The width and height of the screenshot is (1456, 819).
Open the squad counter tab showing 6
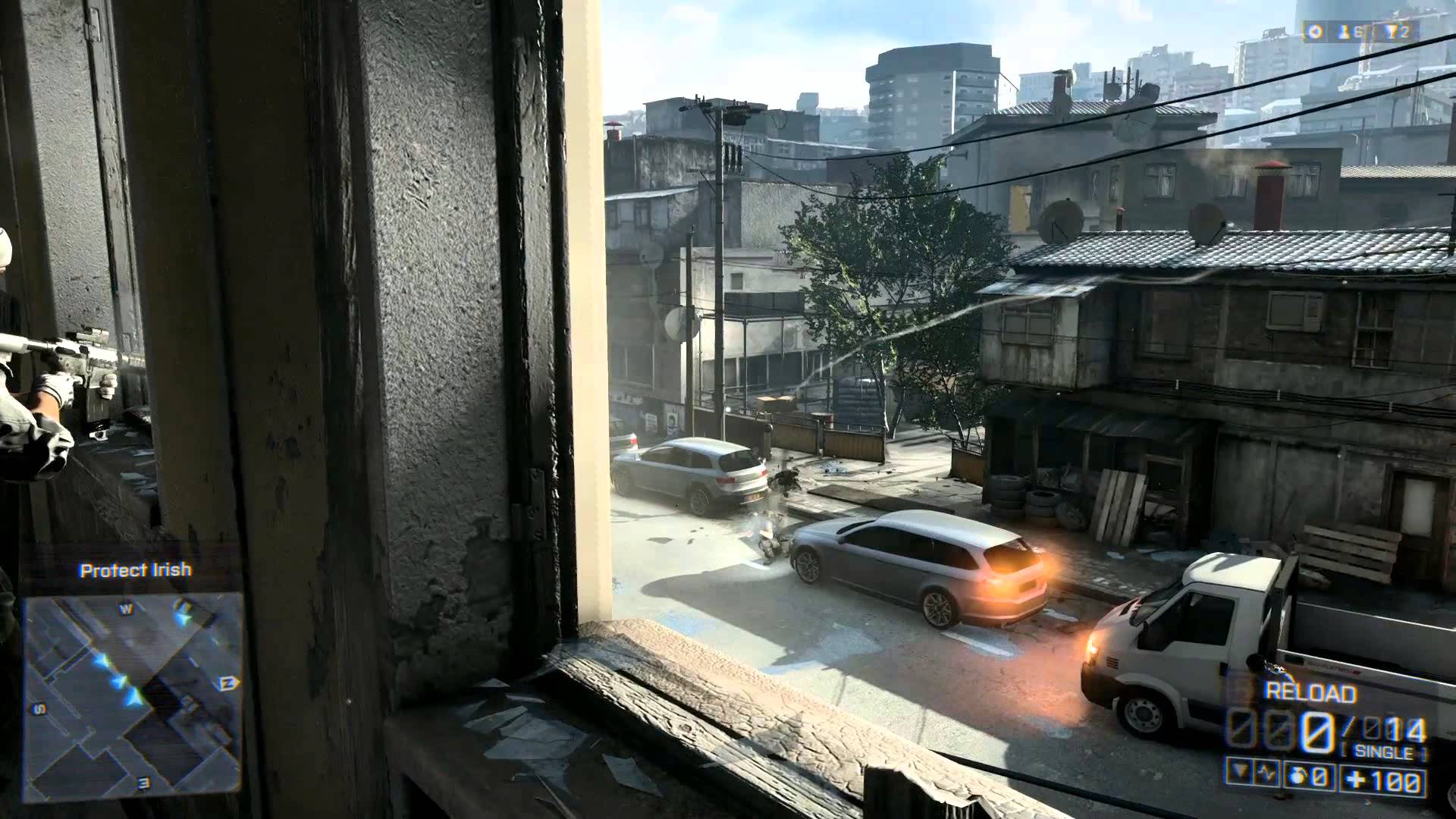coord(1359,31)
